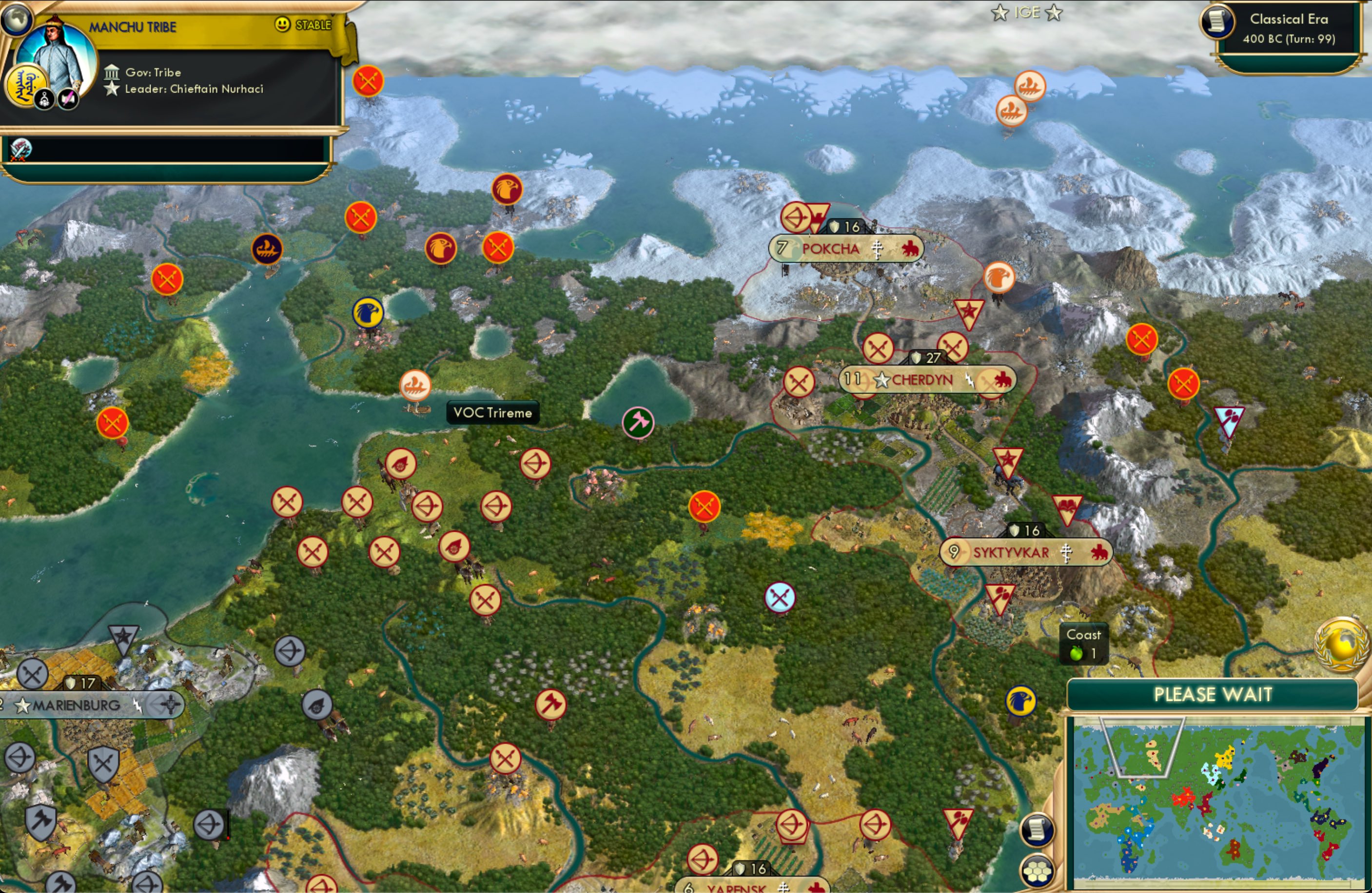Viewport: 1372px width, 893px height.
Task: Click the PLEASE WAIT banner
Action: [x=1215, y=695]
